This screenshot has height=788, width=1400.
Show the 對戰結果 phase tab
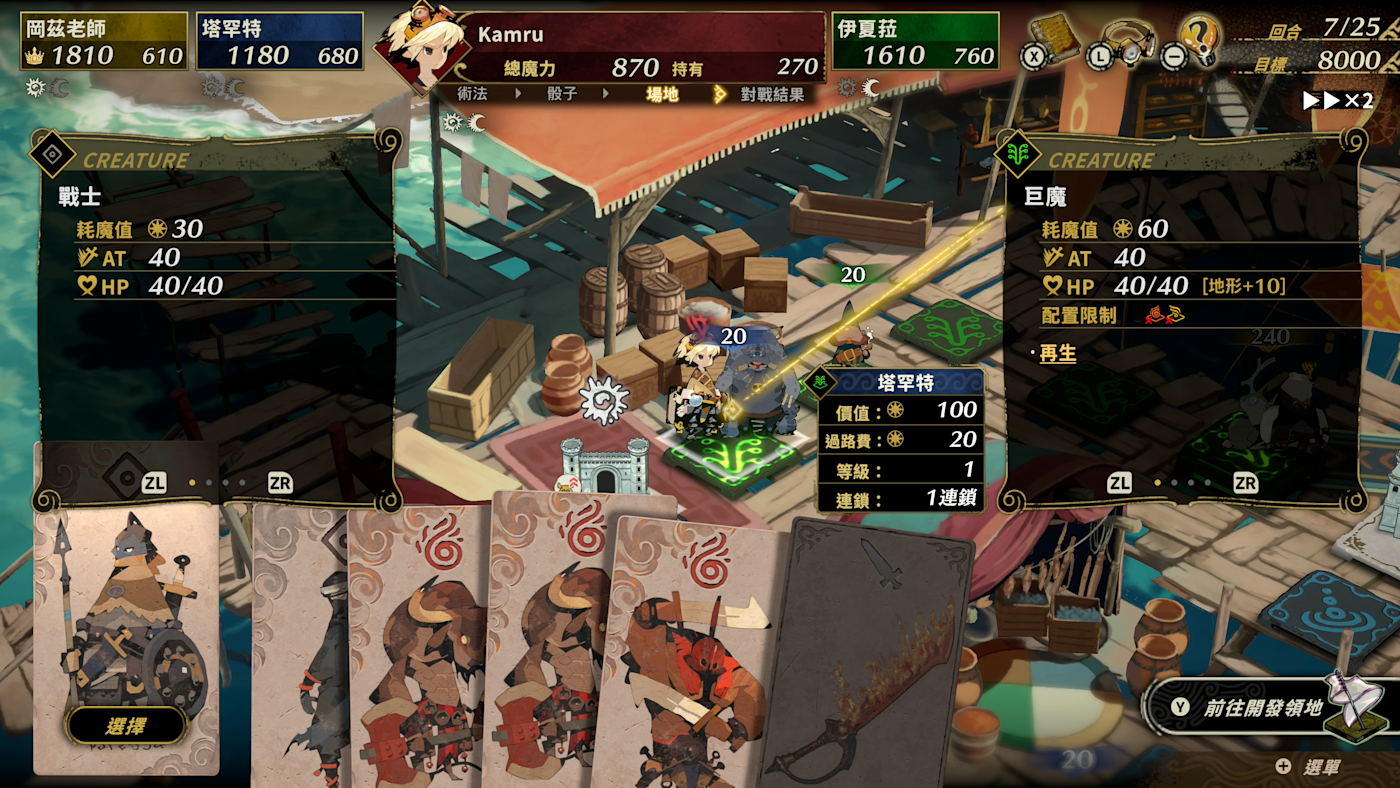click(x=771, y=94)
